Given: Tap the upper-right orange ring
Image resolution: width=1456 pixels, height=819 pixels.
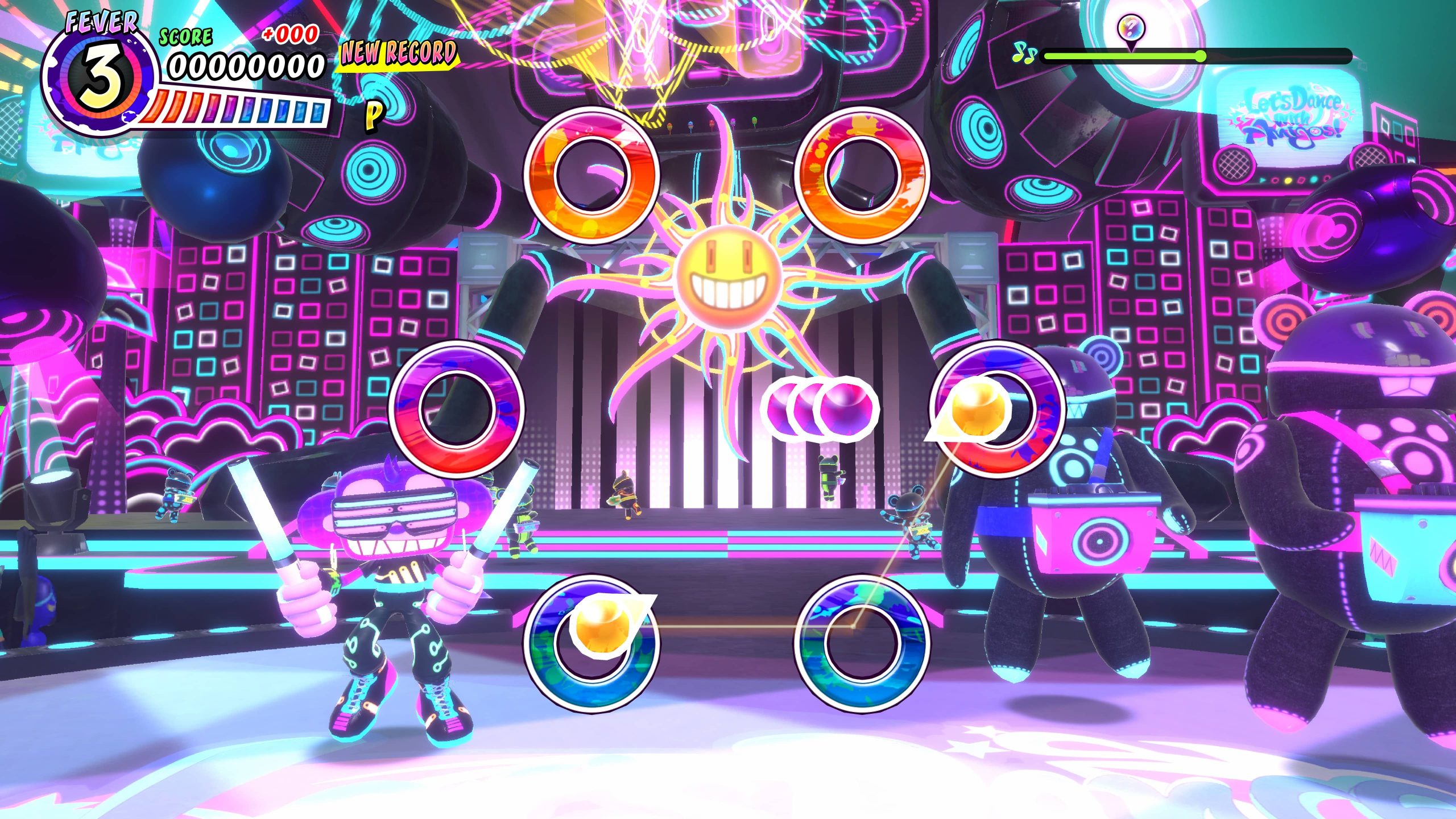Looking at the screenshot, I should [x=862, y=175].
